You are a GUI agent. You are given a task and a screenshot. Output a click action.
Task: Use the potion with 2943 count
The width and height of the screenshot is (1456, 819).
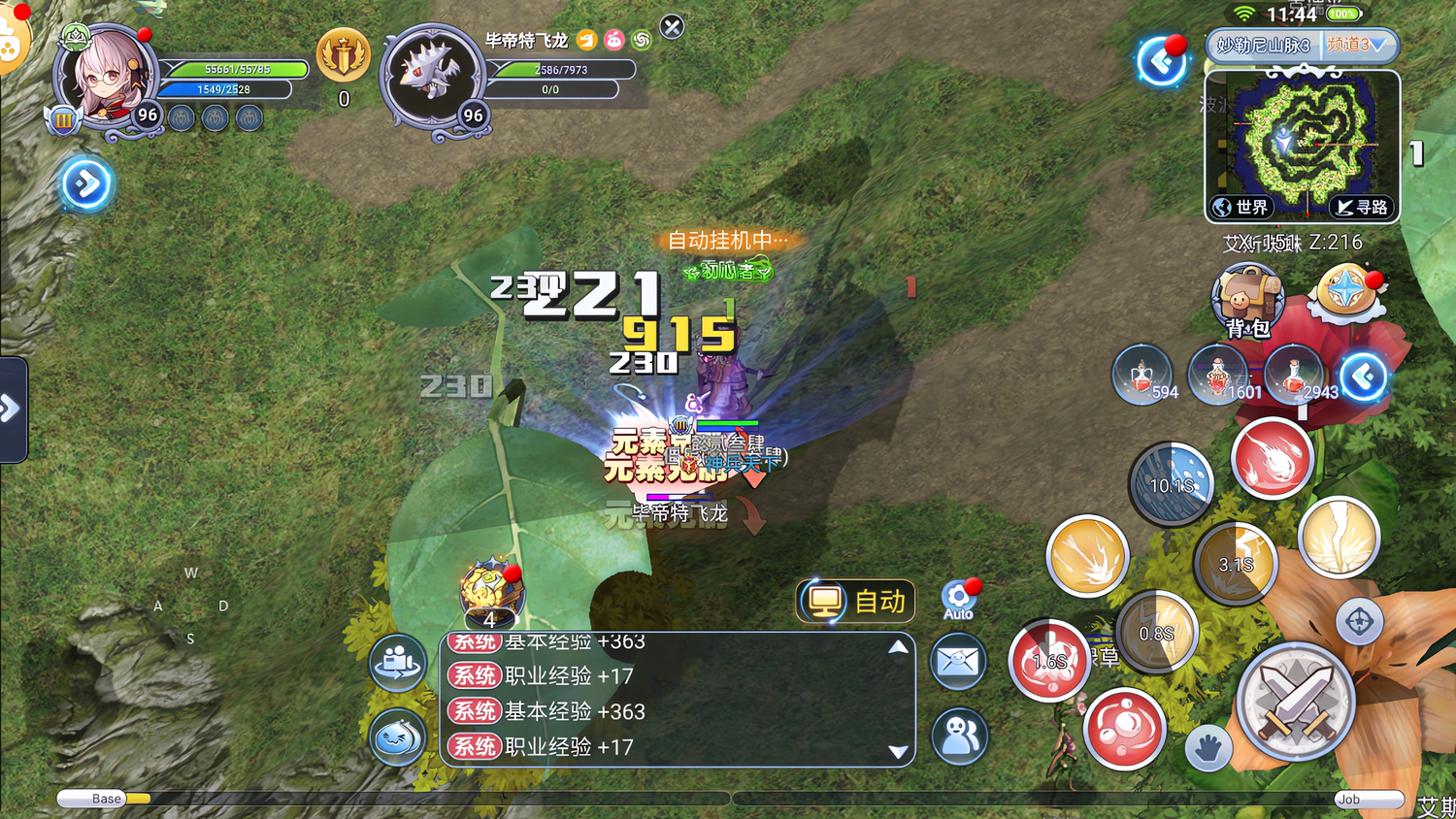[x=1296, y=375]
